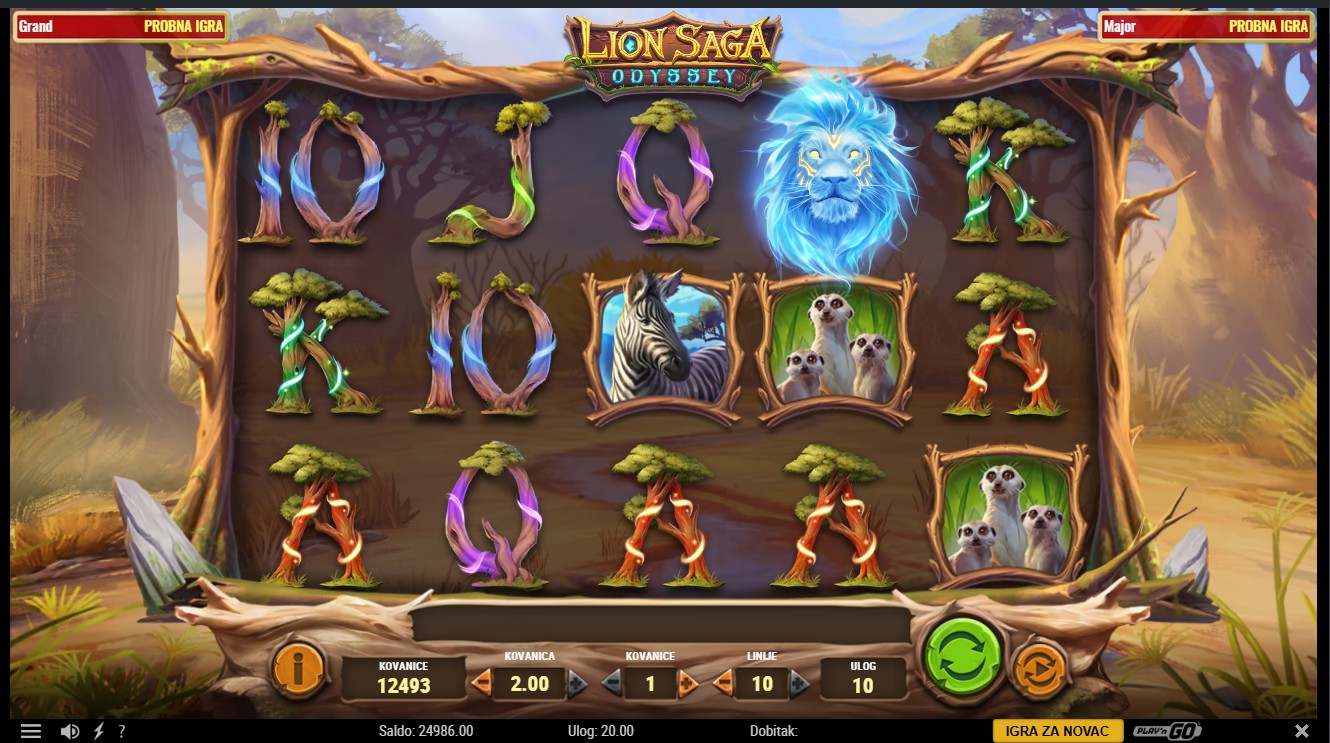Decrease the Kovanice coins count
Image resolution: width=1330 pixels, height=743 pixels.
(611, 684)
